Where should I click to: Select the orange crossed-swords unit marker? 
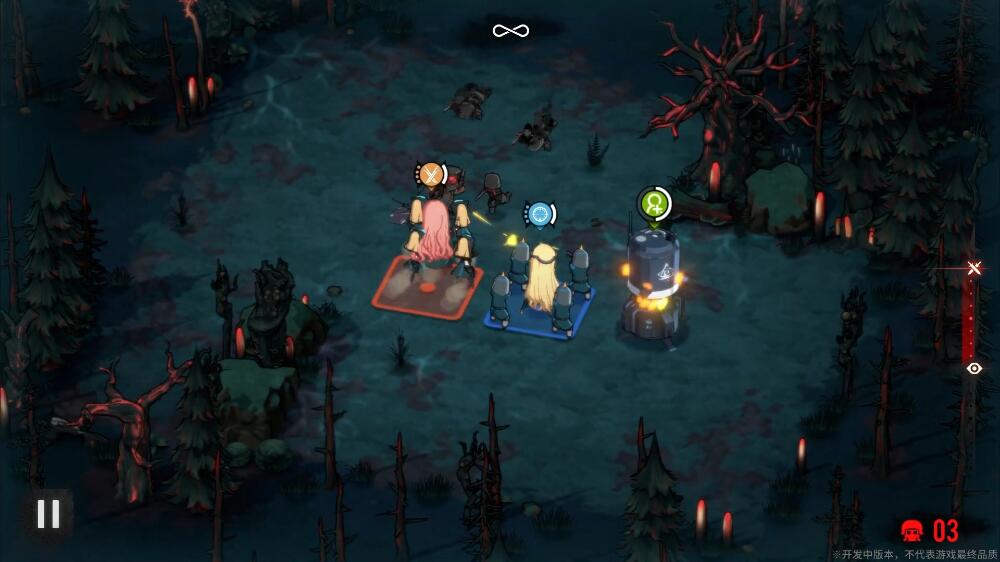431,176
